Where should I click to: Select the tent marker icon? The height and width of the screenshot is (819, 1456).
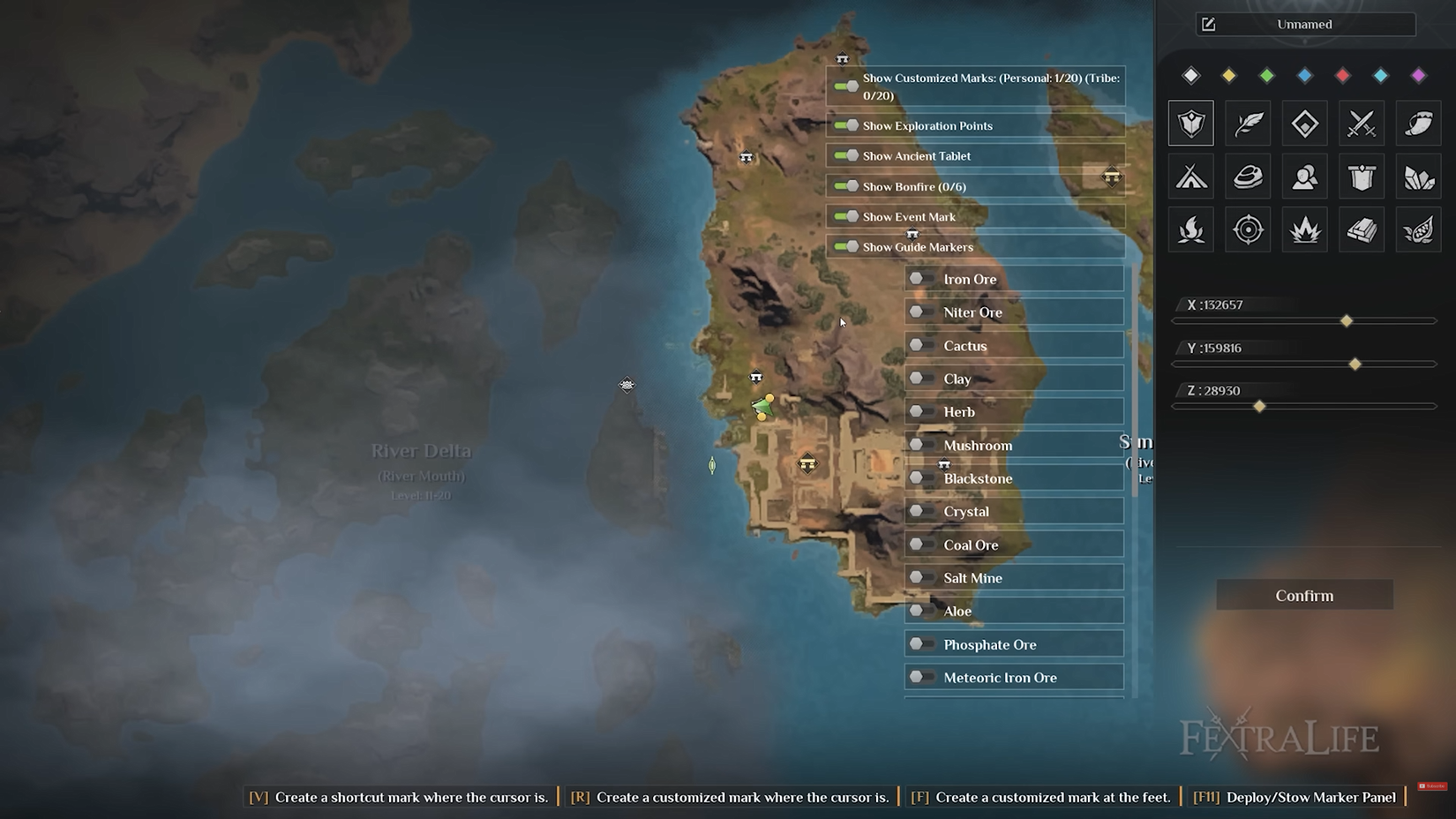click(x=1190, y=176)
